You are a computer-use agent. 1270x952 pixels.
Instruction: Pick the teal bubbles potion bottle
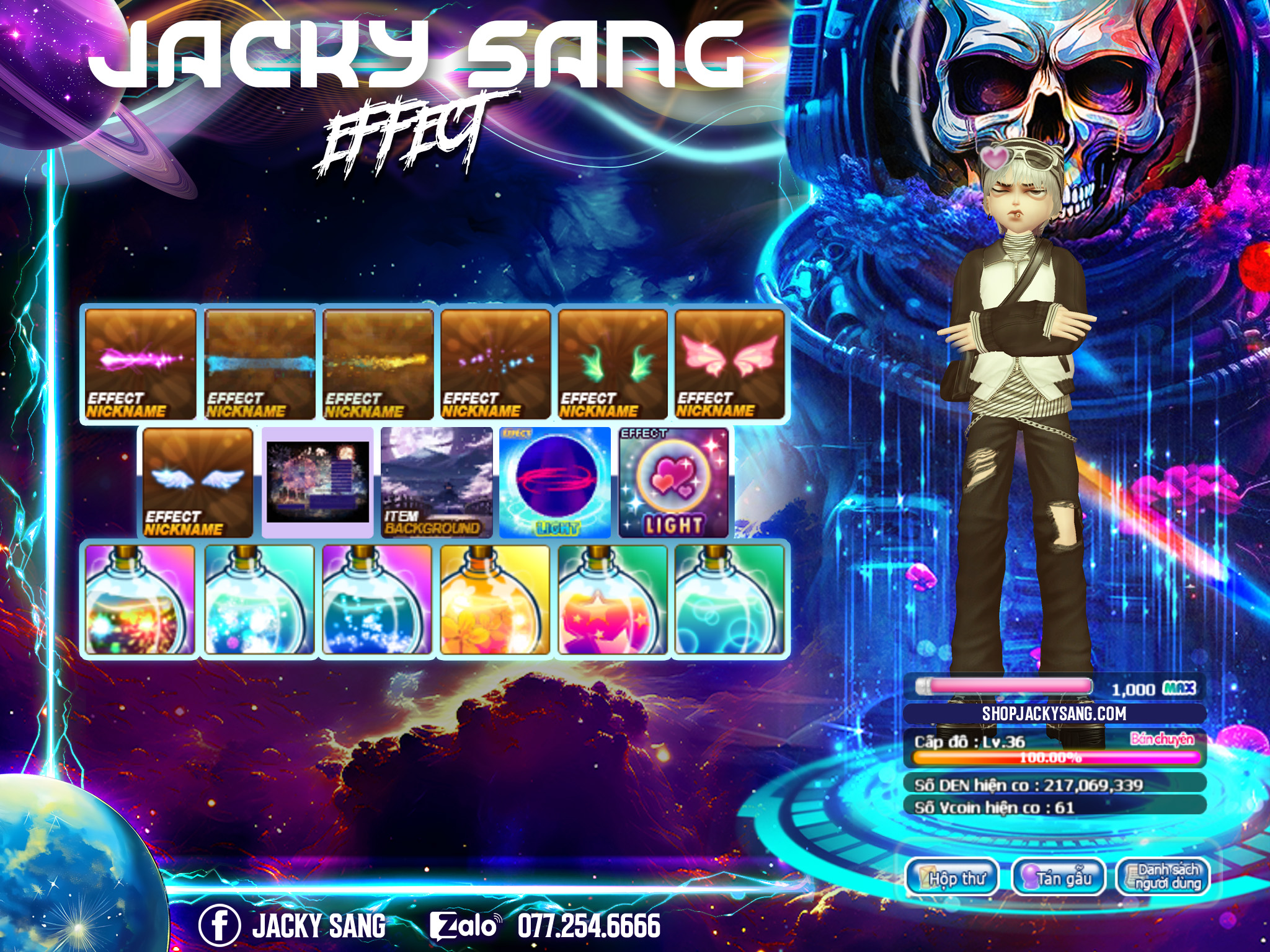coord(730,600)
